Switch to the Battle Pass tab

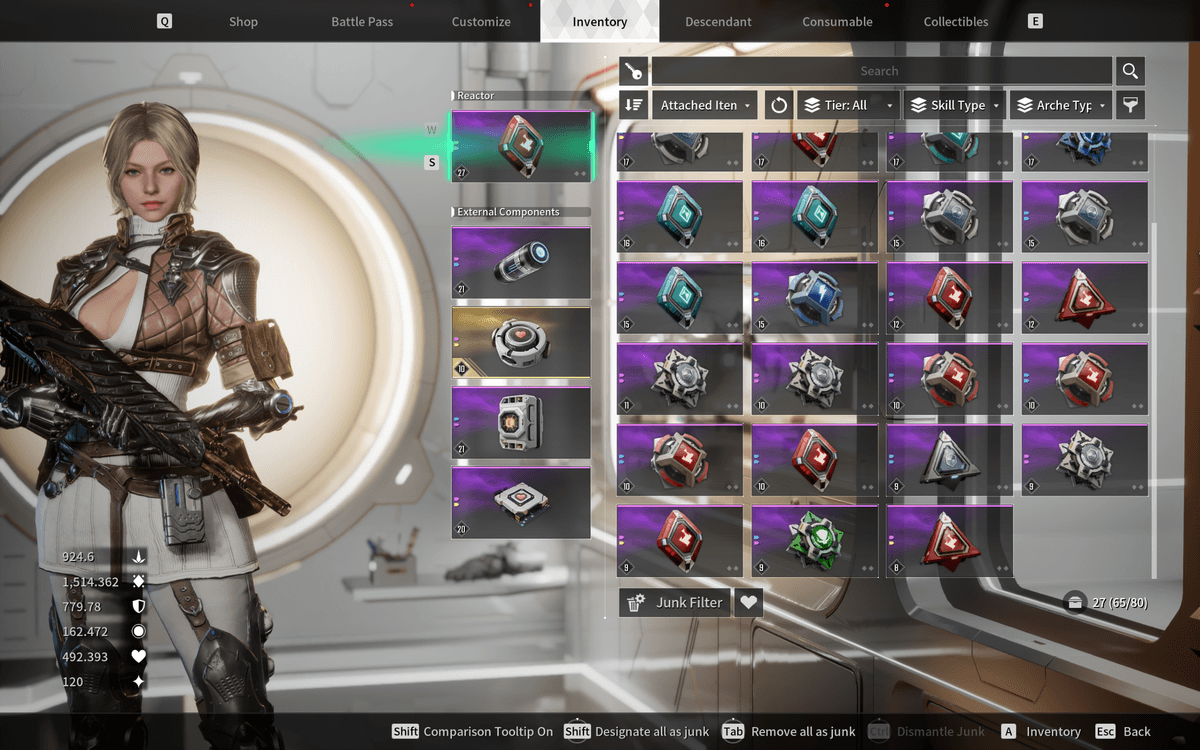point(362,21)
